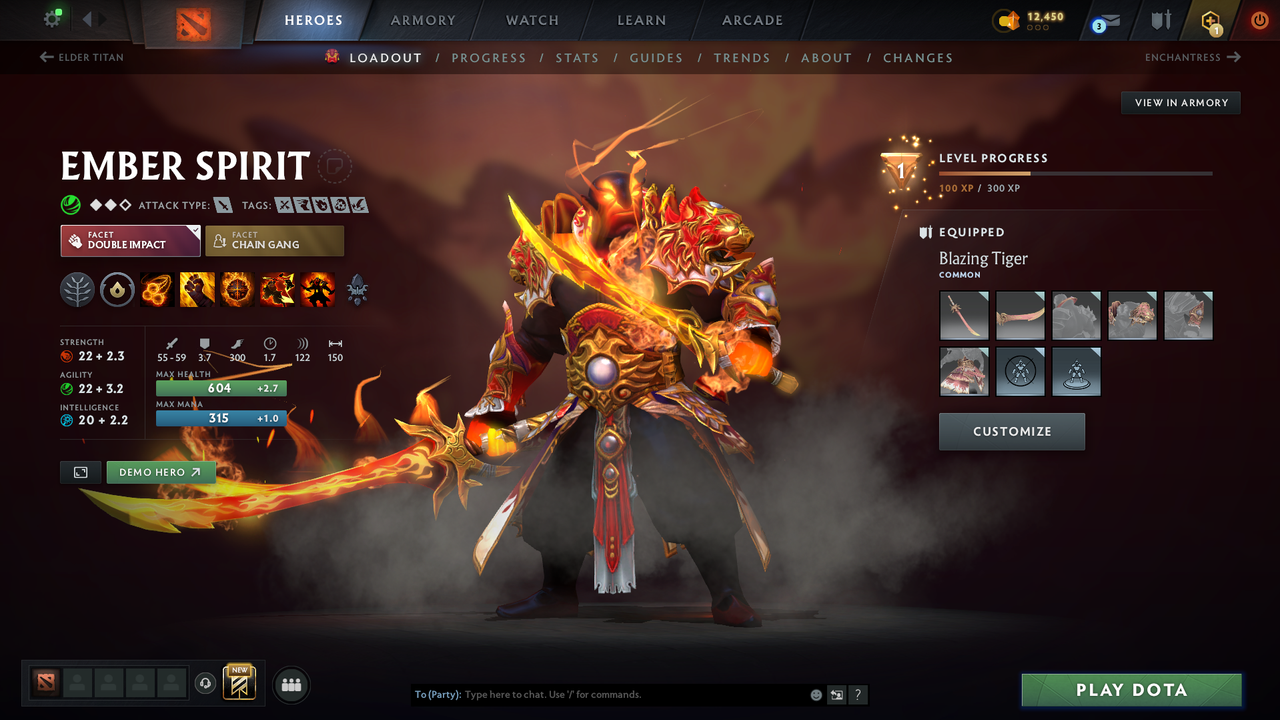Select the Double Impact facet
Viewport: 1280px width, 720px height.
(x=130, y=240)
